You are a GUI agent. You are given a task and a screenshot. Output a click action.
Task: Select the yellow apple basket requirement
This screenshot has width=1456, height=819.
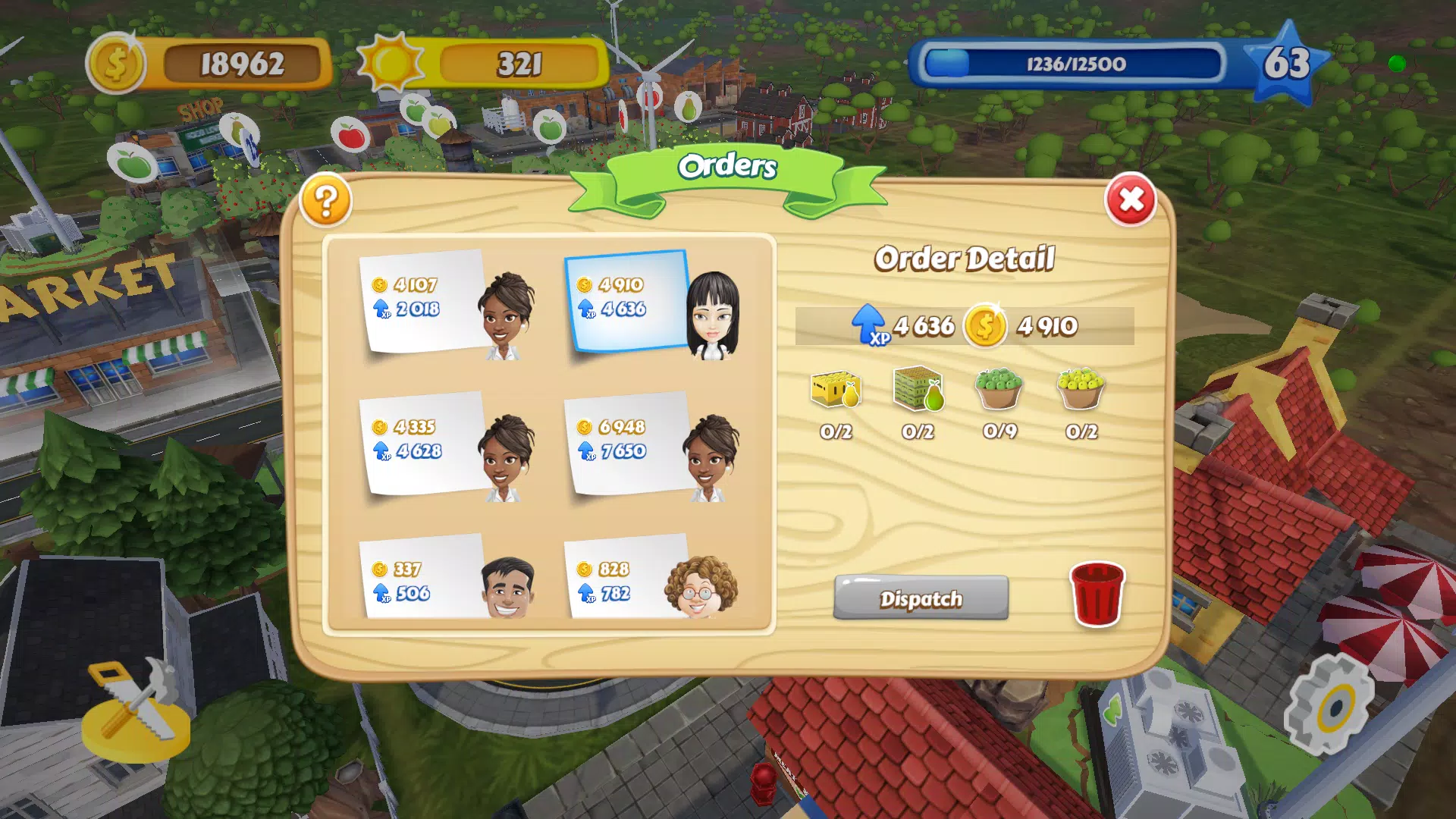pos(1081,390)
